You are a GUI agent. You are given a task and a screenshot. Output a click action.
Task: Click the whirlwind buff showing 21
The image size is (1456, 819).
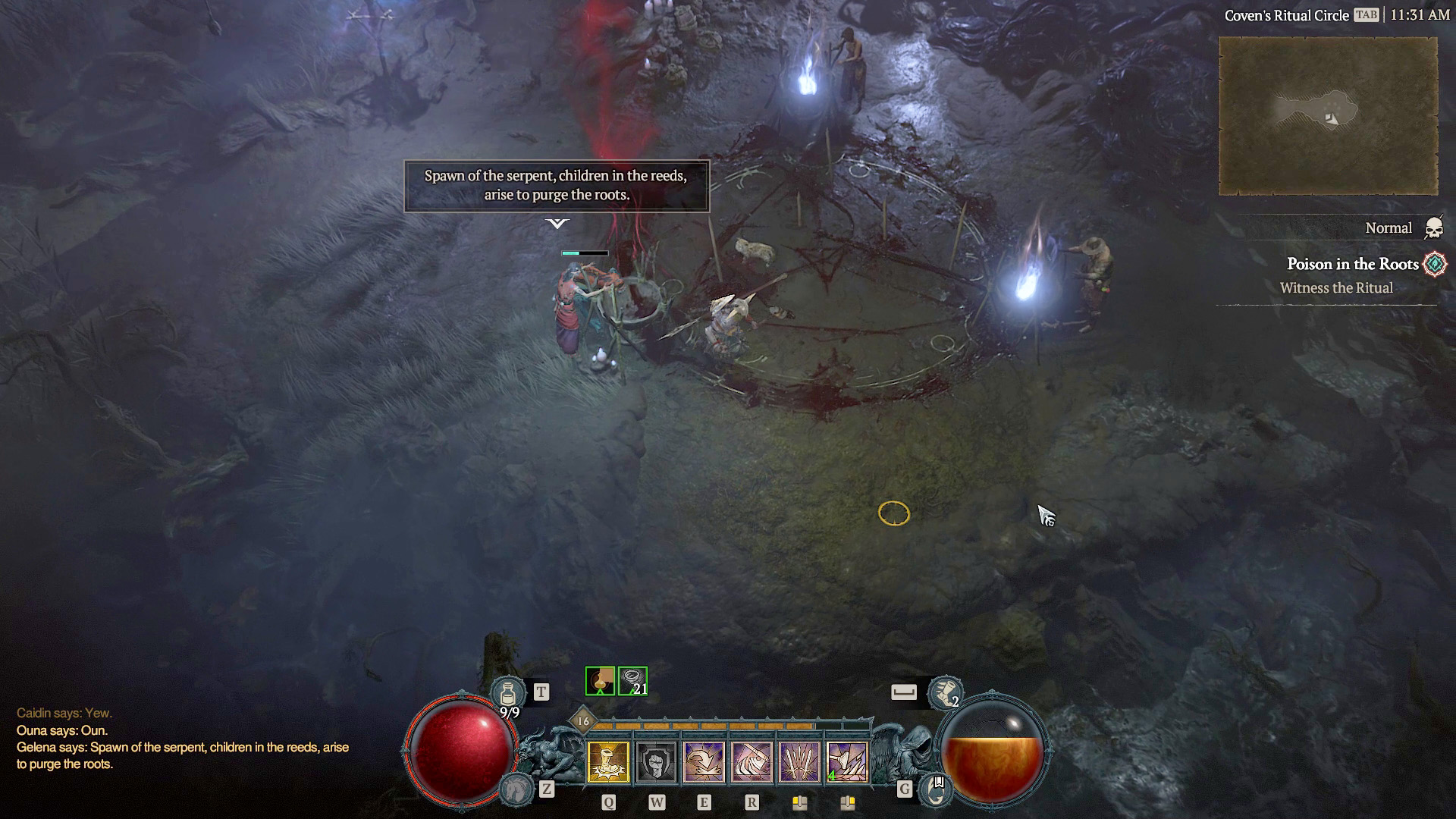click(632, 681)
